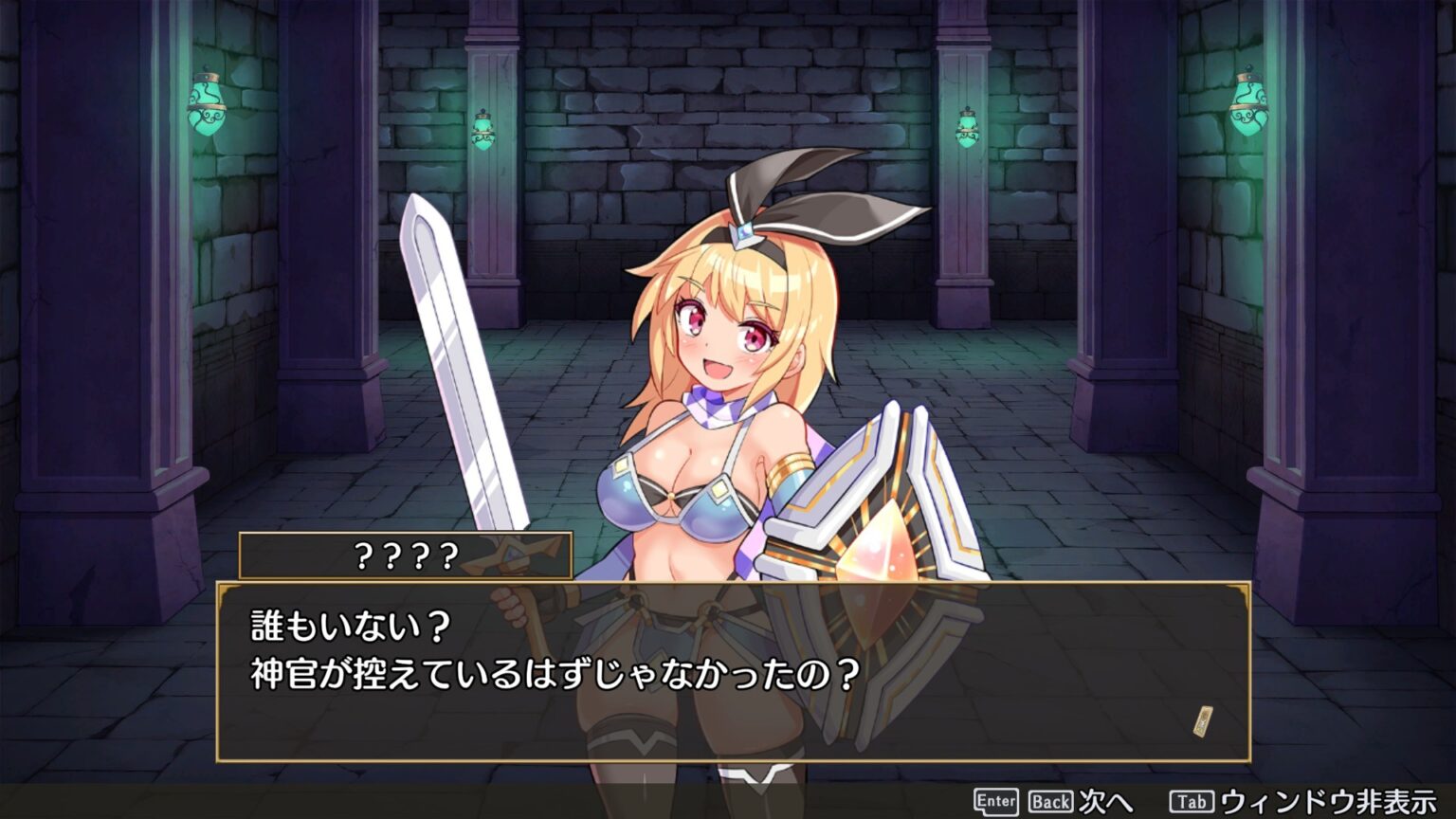Click the Enter key prompt icon
The width and height of the screenshot is (1456, 819).
pyautogui.click(x=995, y=800)
